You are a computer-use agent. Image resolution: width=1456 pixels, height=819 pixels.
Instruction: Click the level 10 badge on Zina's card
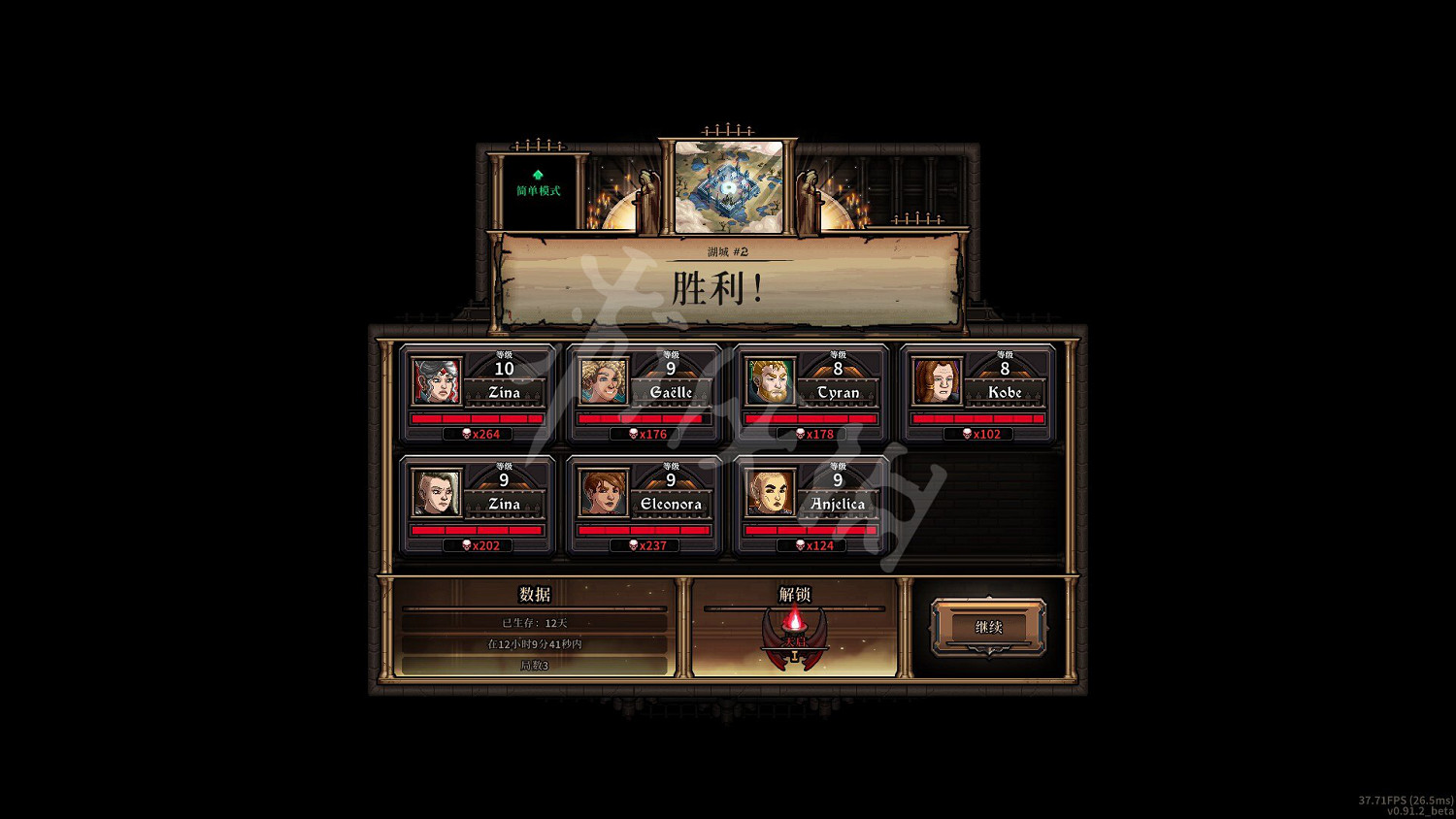tap(504, 370)
